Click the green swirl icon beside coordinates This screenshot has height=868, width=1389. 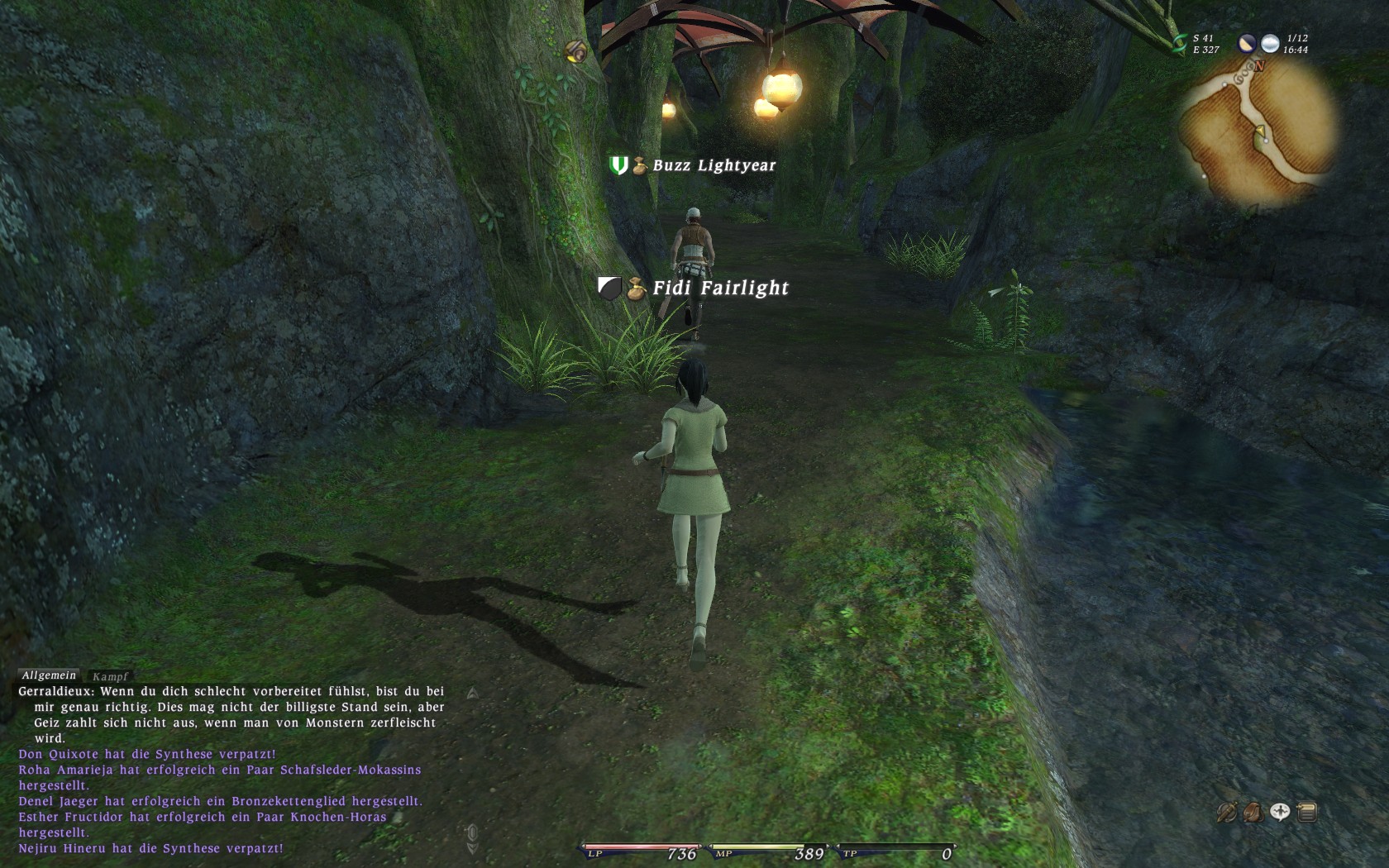(x=1179, y=44)
